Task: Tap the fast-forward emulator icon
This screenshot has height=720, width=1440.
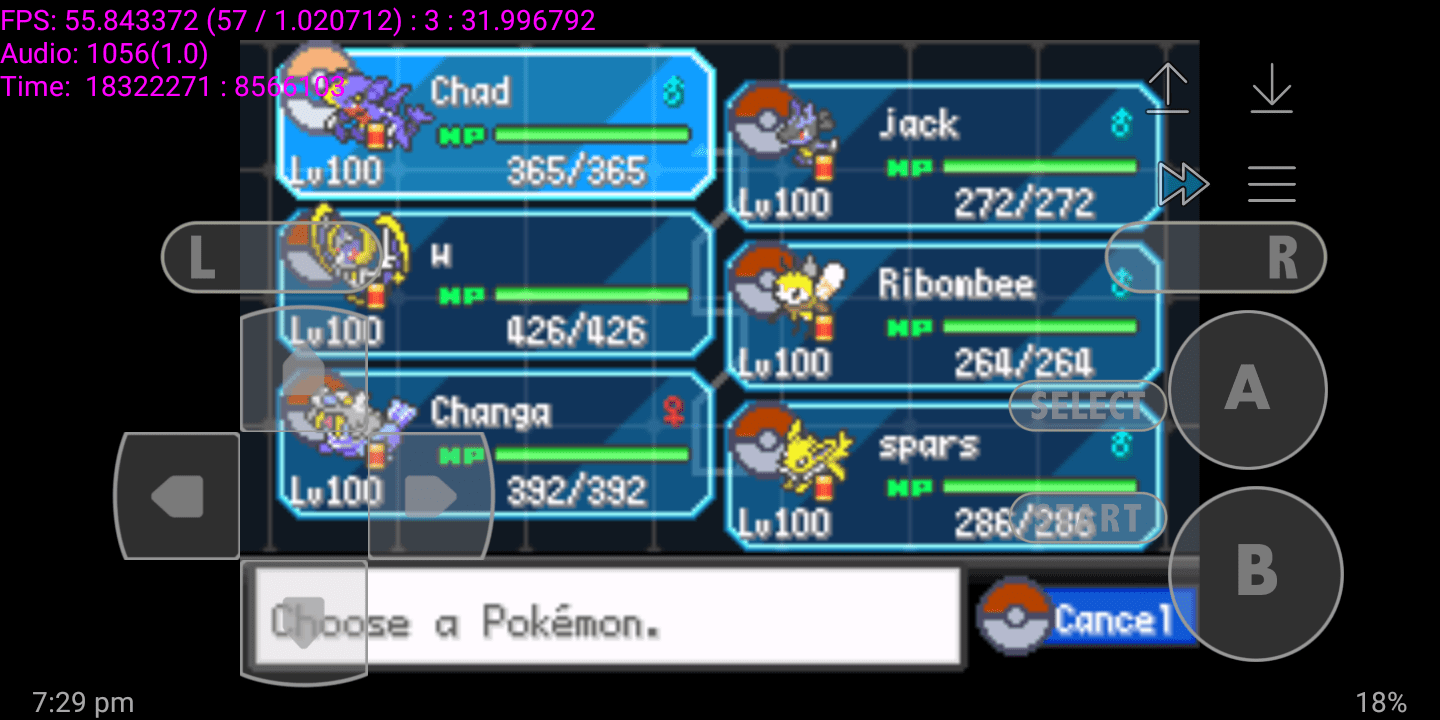Action: [x=1185, y=184]
